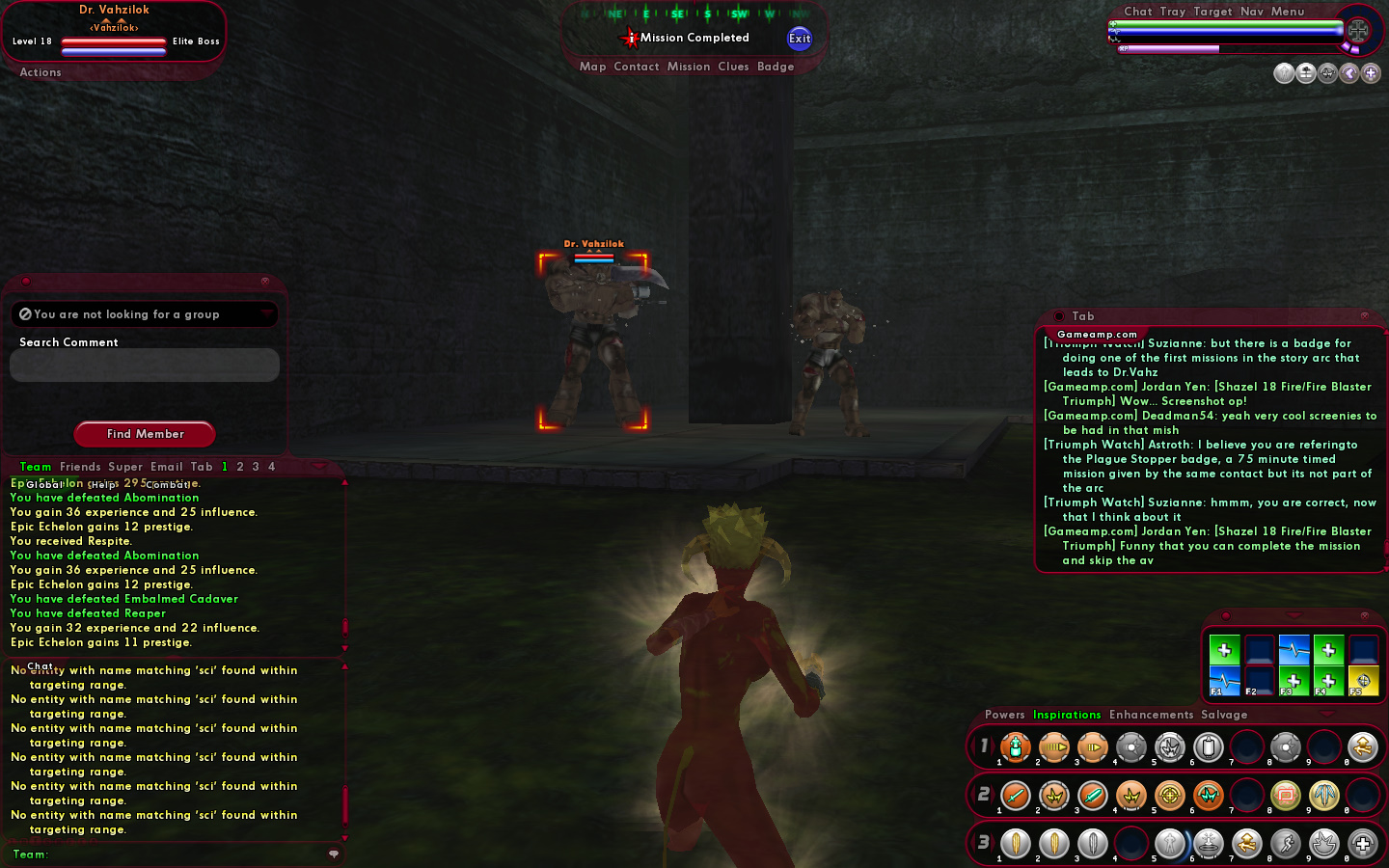Toggle the Tray window

coord(1173,12)
